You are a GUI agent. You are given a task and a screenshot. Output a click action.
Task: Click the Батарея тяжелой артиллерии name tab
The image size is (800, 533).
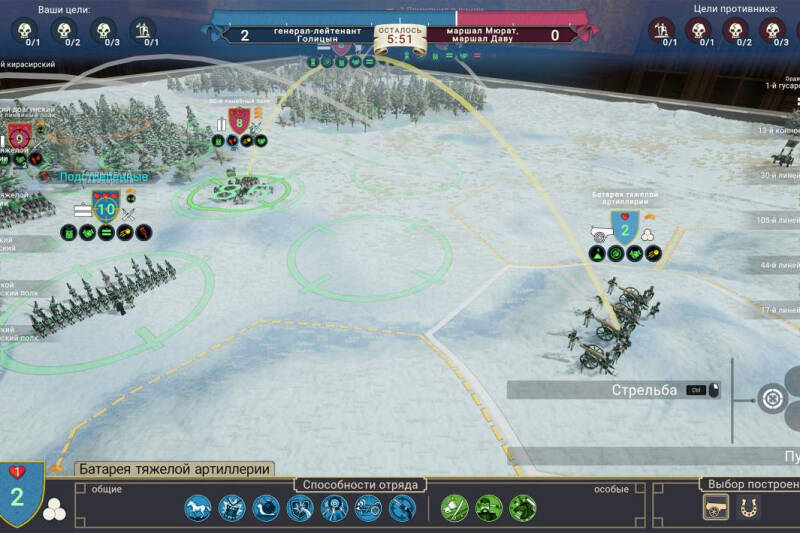pyautogui.click(x=175, y=469)
